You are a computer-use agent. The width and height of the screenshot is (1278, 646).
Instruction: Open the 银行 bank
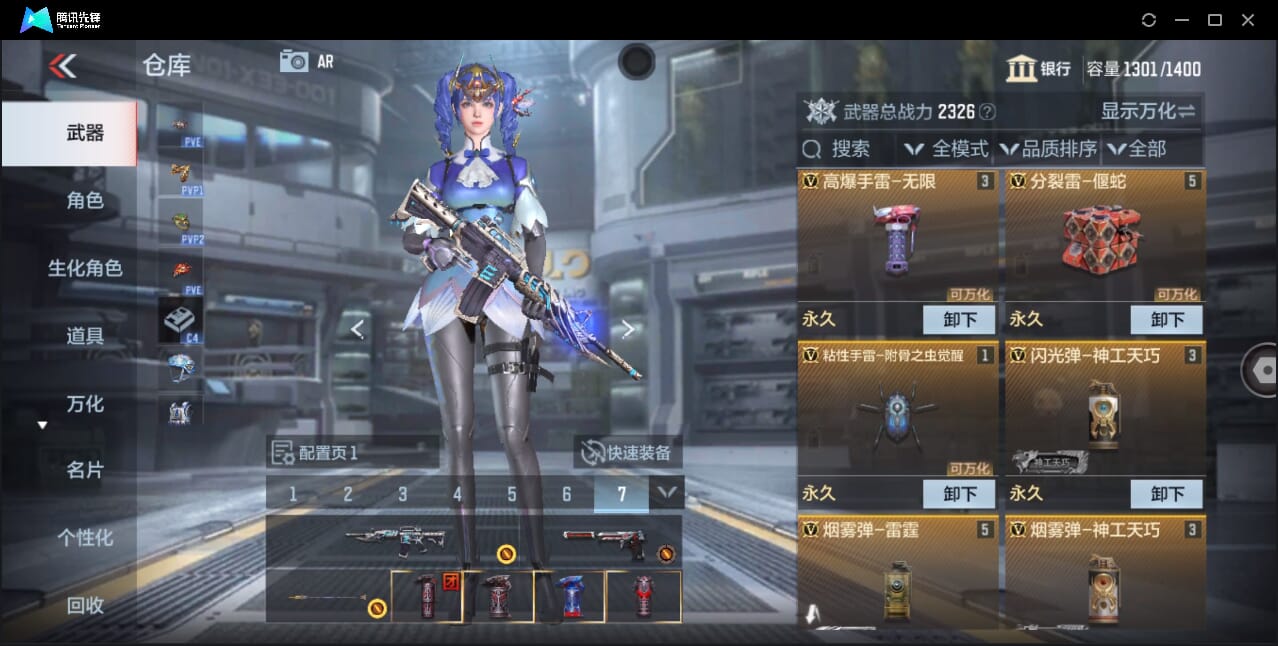pos(1038,69)
